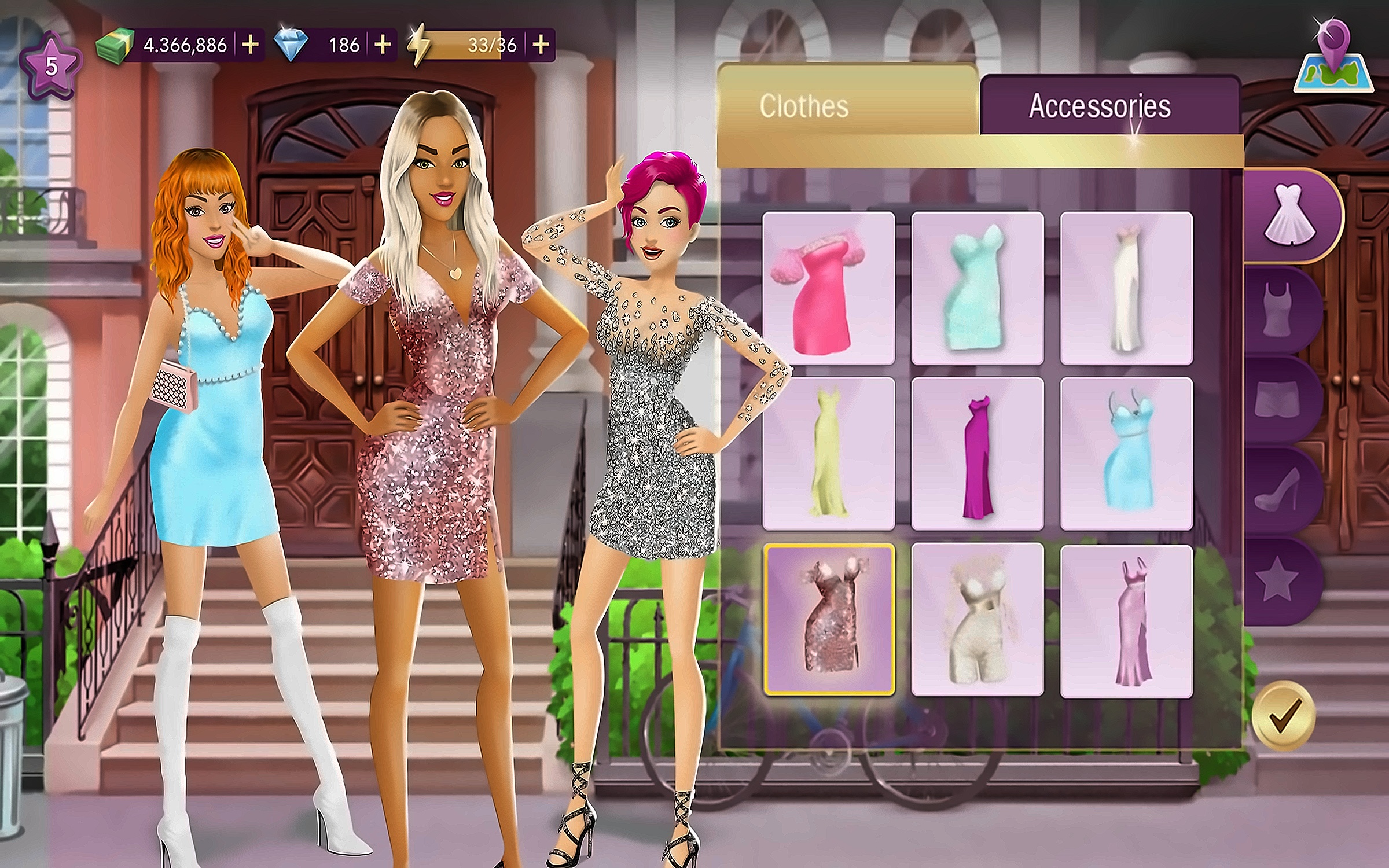Show the shorts category

pos(1278,399)
